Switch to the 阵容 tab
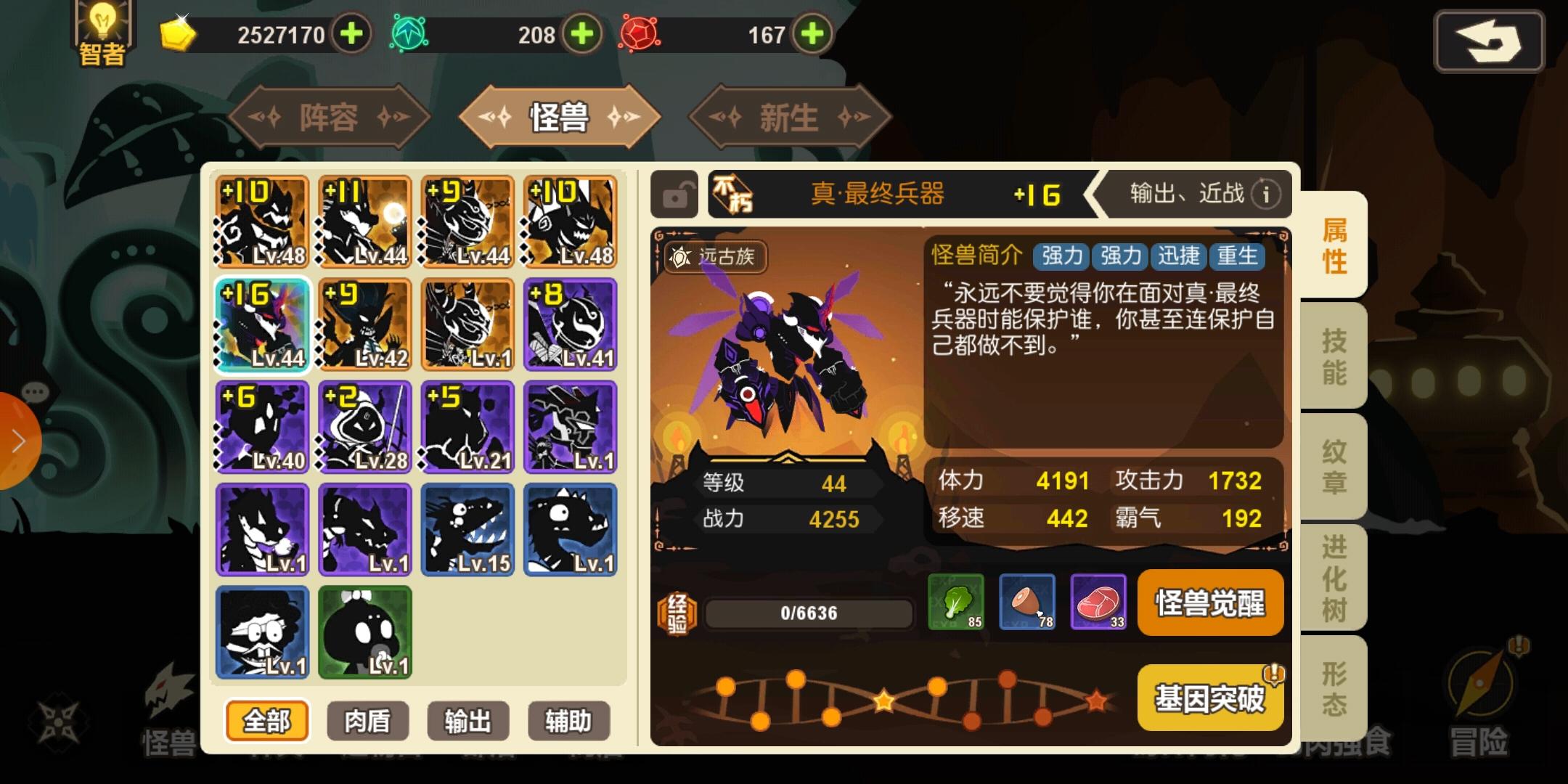1568x784 pixels. coord(330,116)
